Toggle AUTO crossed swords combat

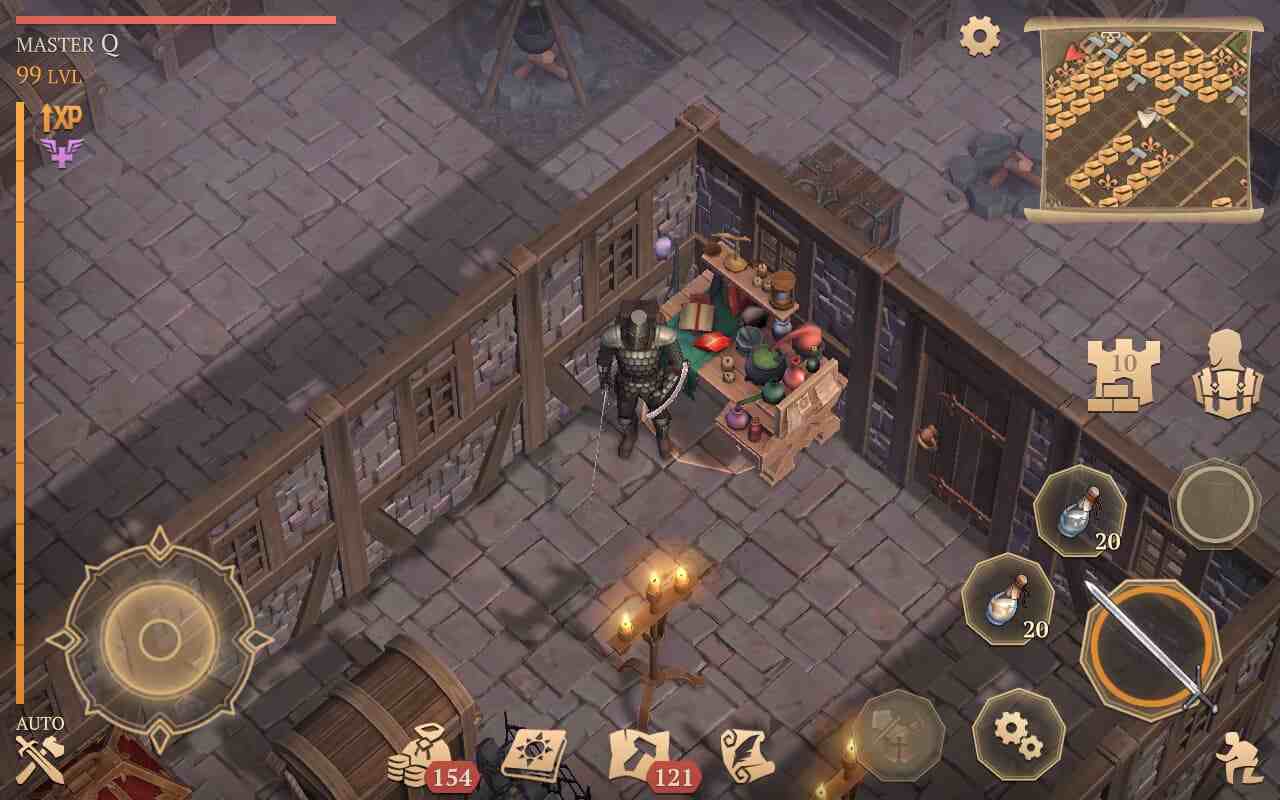click(41, 759)
